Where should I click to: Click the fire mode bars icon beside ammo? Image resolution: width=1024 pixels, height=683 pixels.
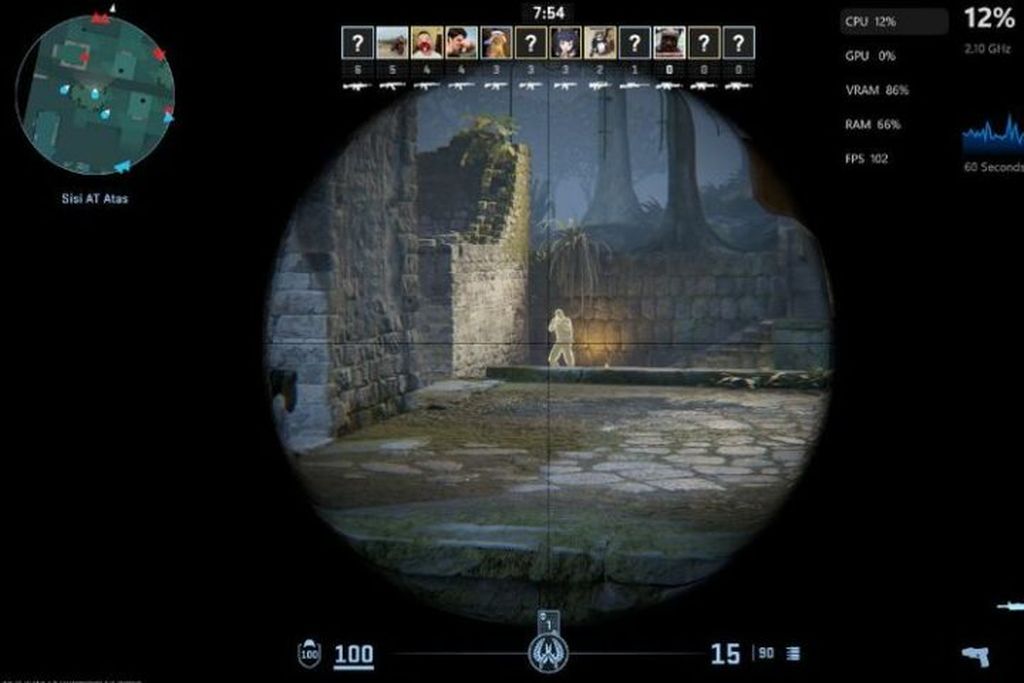793,654
